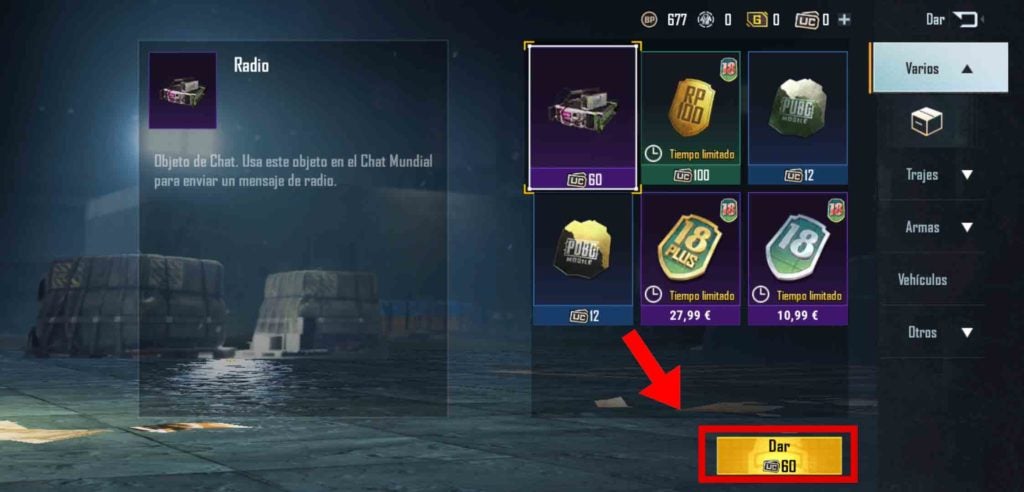Add UC with the plus button
This screenshot has width=1024, height=492.
click(x=844, y=19)
